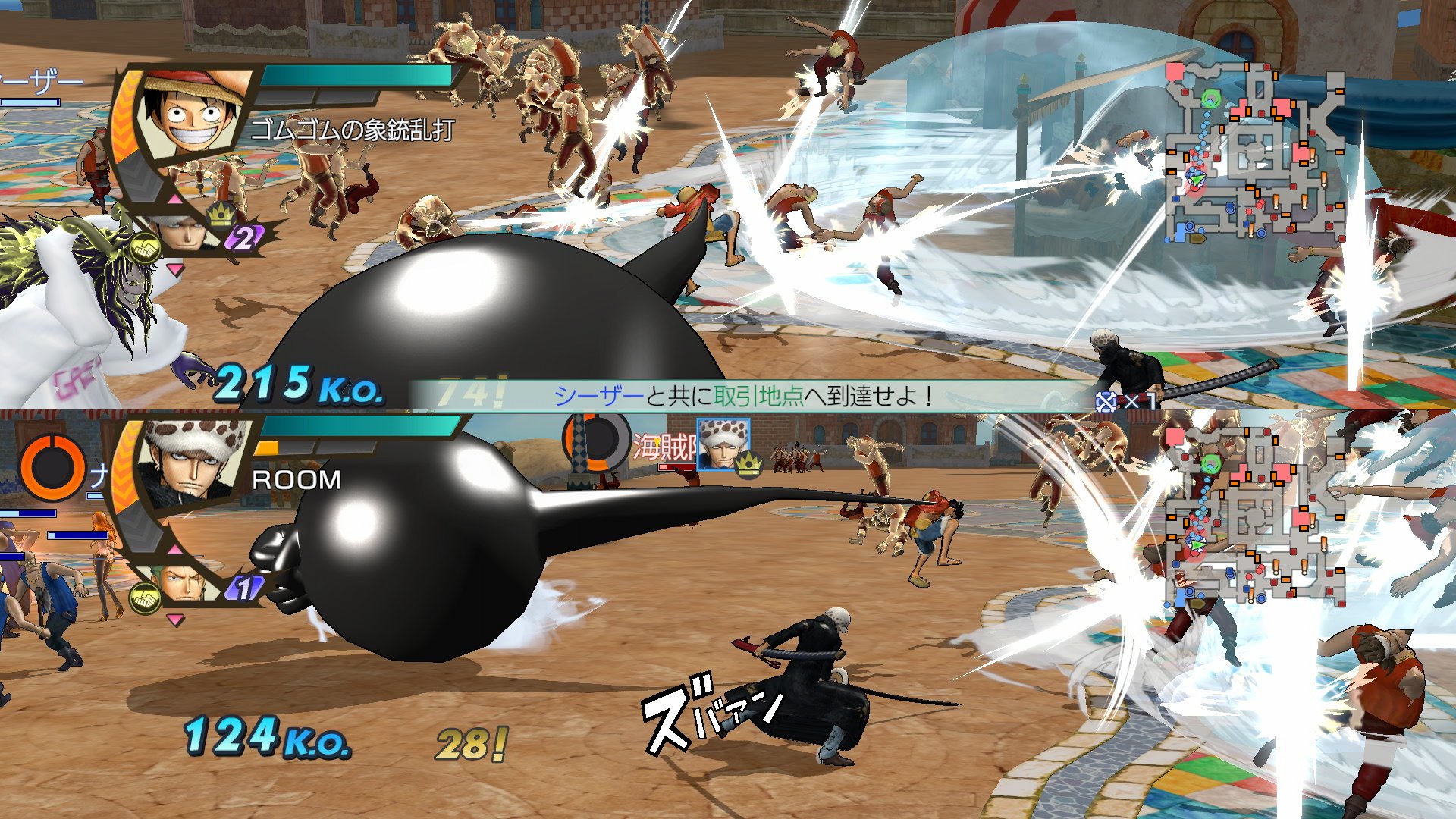Click the orange circular gauge beside Law's portrait
The height and width of the screenshot is (819, 1456).
point(52,466)
